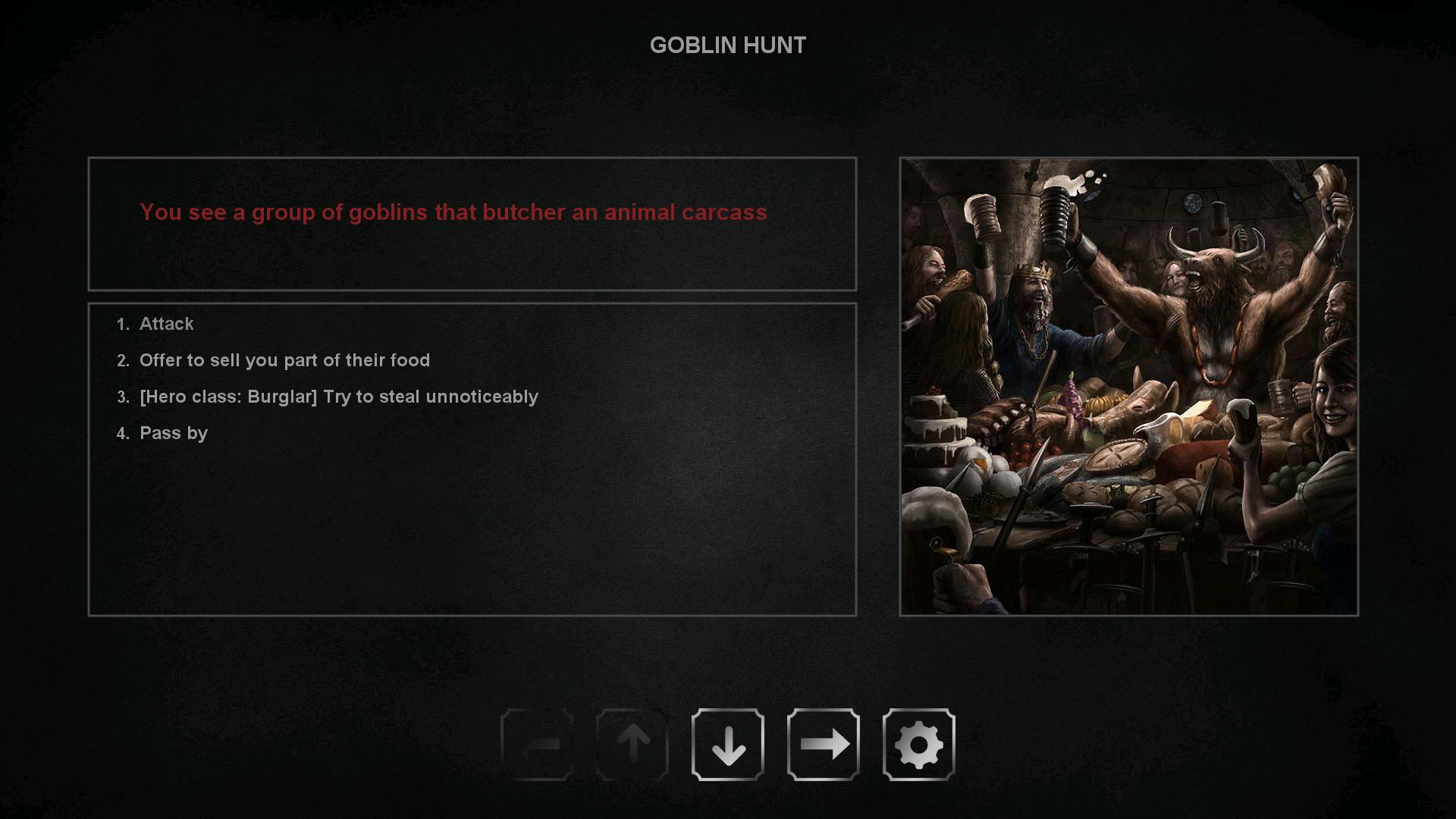
Task: Select Offer to sell you part of their food
Action: click(x=284, y=360)
